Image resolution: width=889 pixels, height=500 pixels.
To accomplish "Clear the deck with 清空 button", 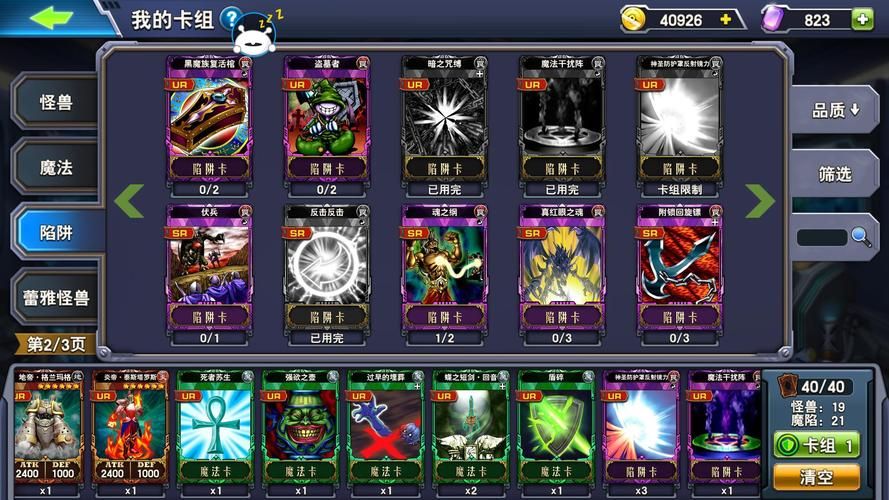I will [x=816, y=476].
